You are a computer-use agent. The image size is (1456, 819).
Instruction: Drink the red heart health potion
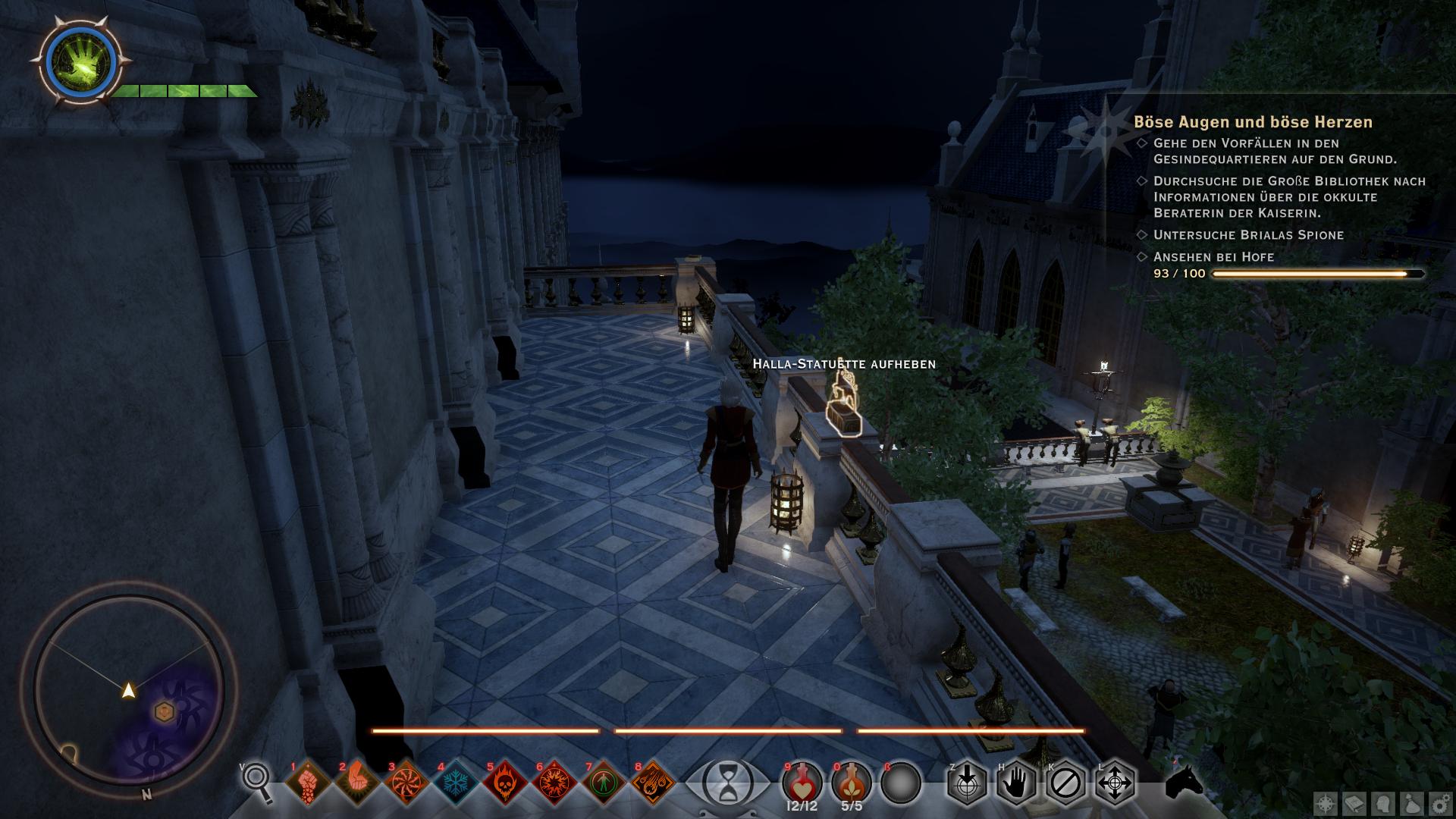tap(802, 782)
